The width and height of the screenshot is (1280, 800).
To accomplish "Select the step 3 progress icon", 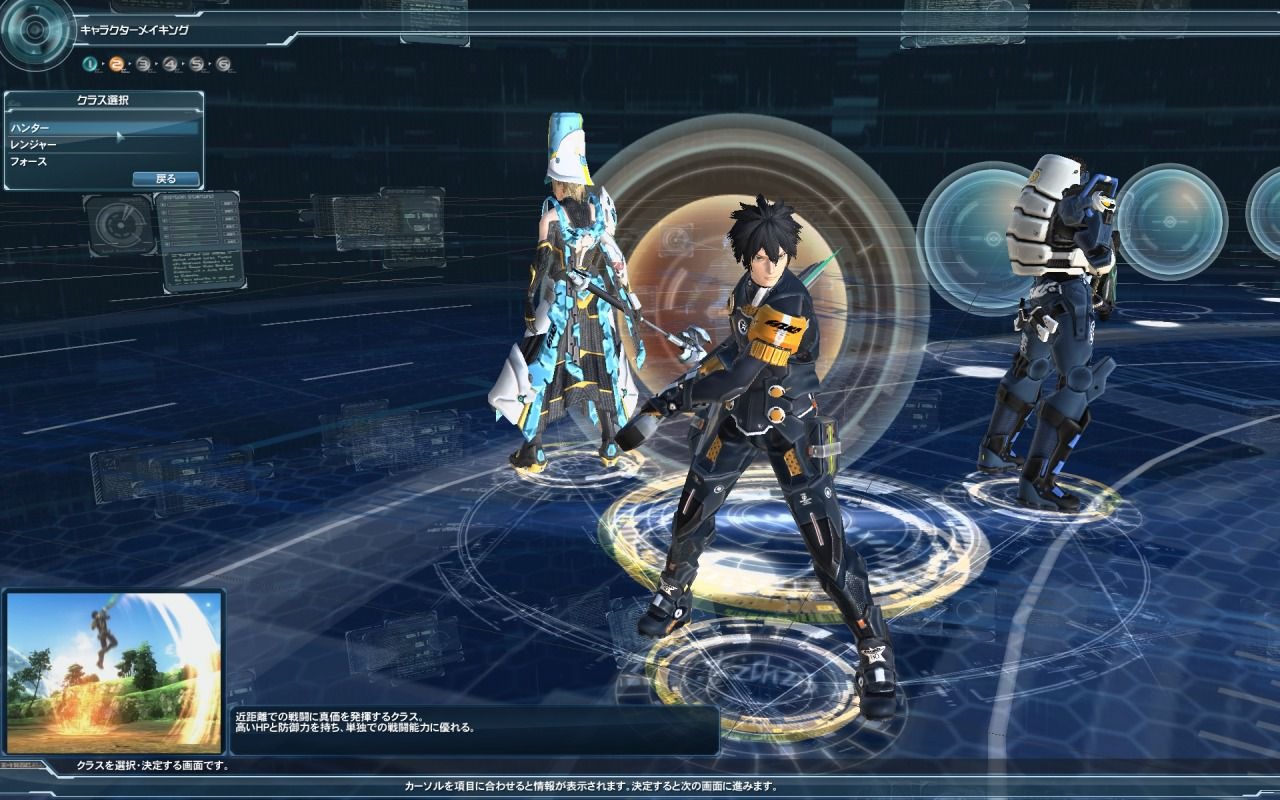I will coord(143,63).
